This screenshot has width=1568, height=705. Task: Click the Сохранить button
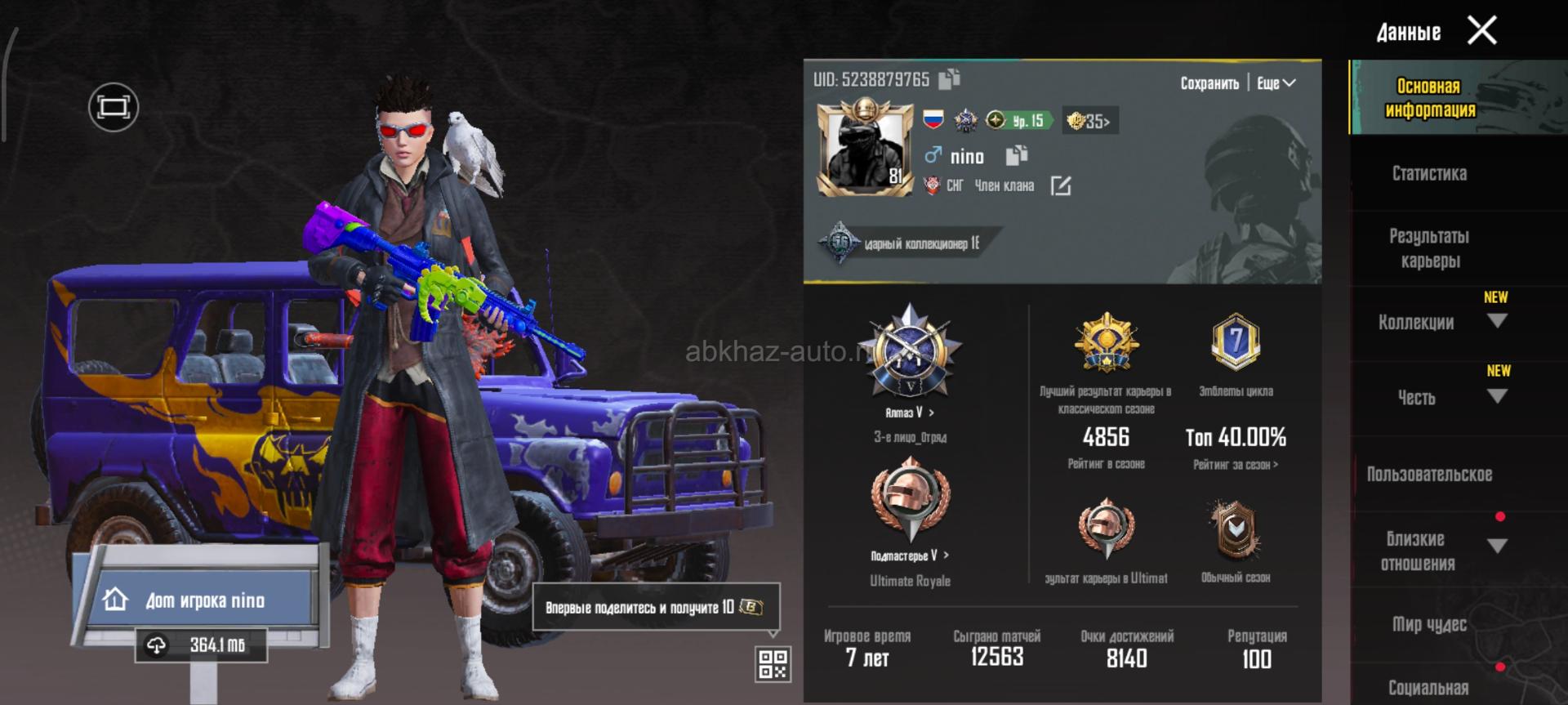click(x=1209, y=83)
